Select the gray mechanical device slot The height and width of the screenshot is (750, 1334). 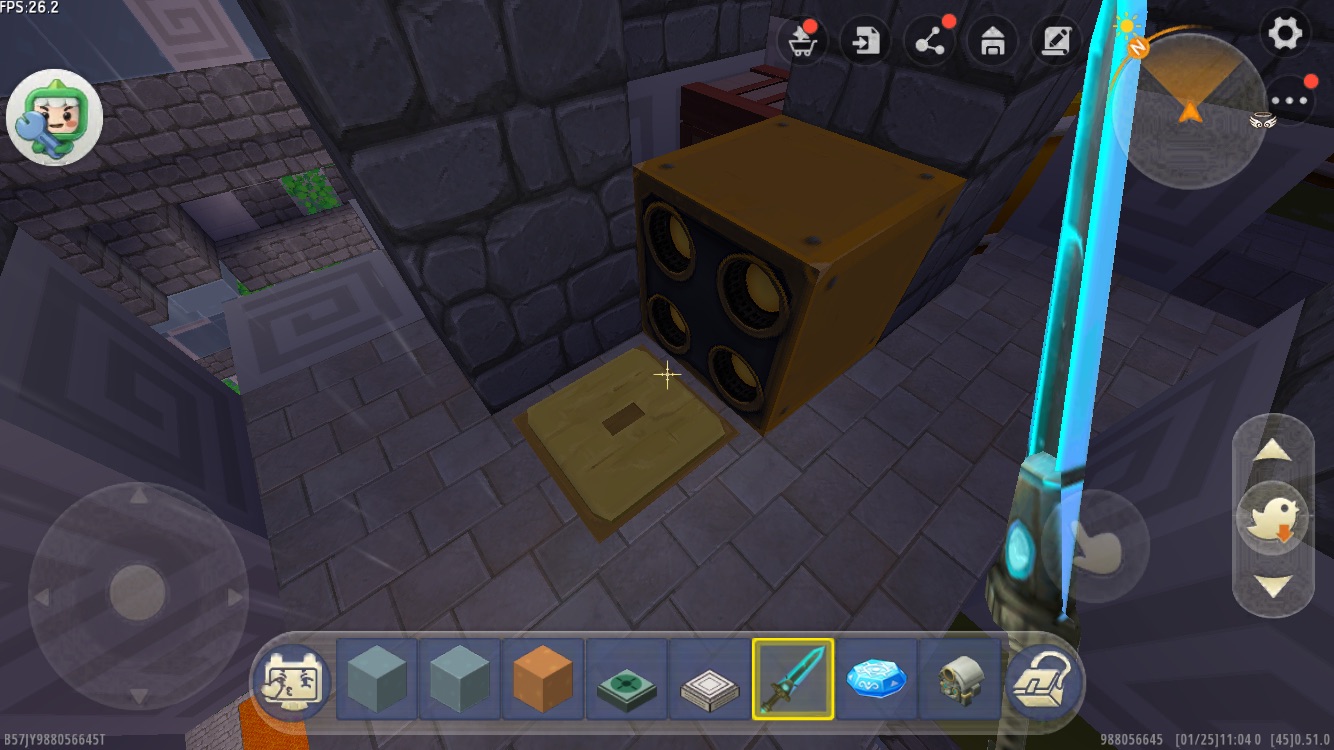tap(959, 680)
